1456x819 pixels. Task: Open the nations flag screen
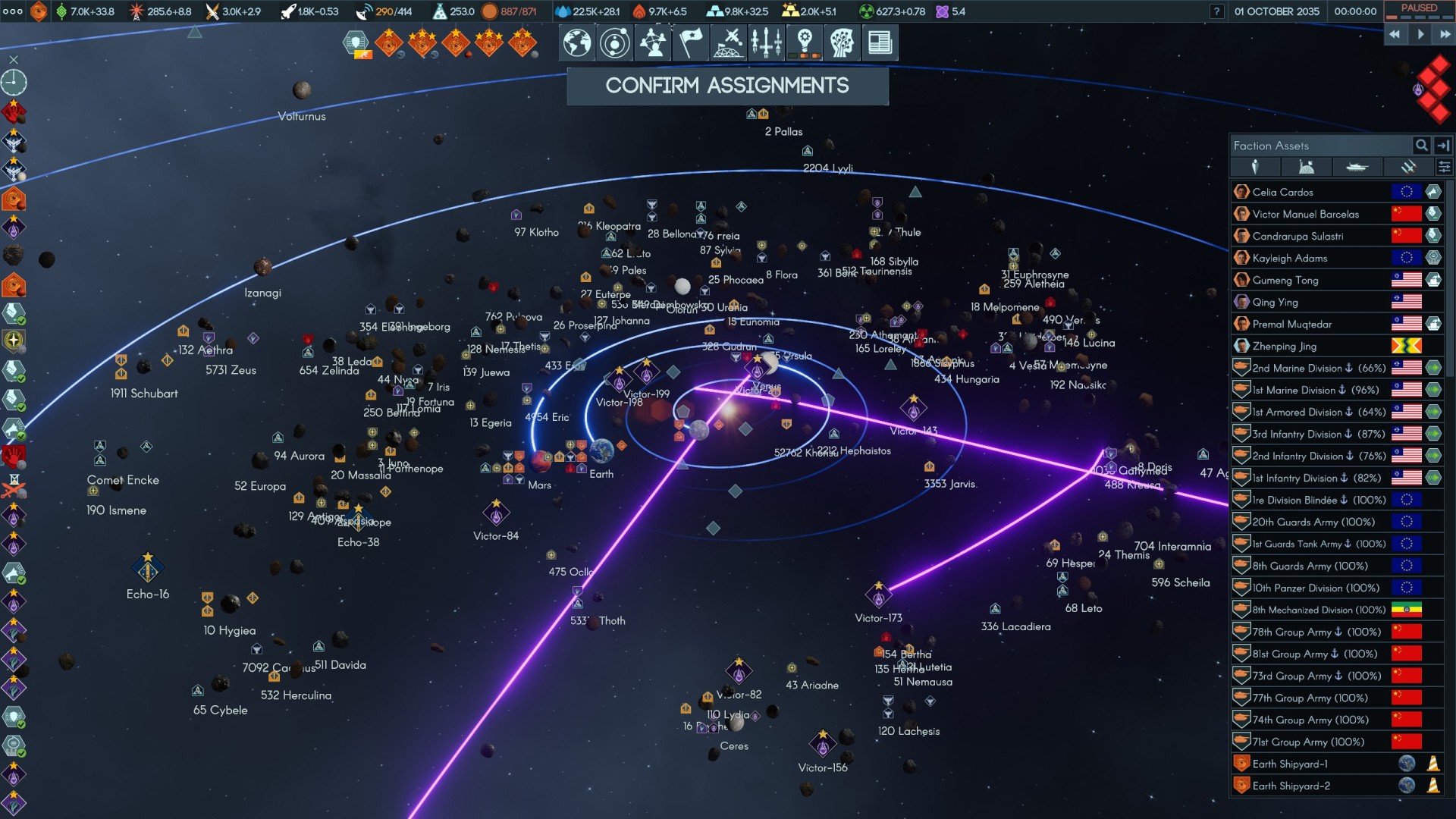pos(690,42)
